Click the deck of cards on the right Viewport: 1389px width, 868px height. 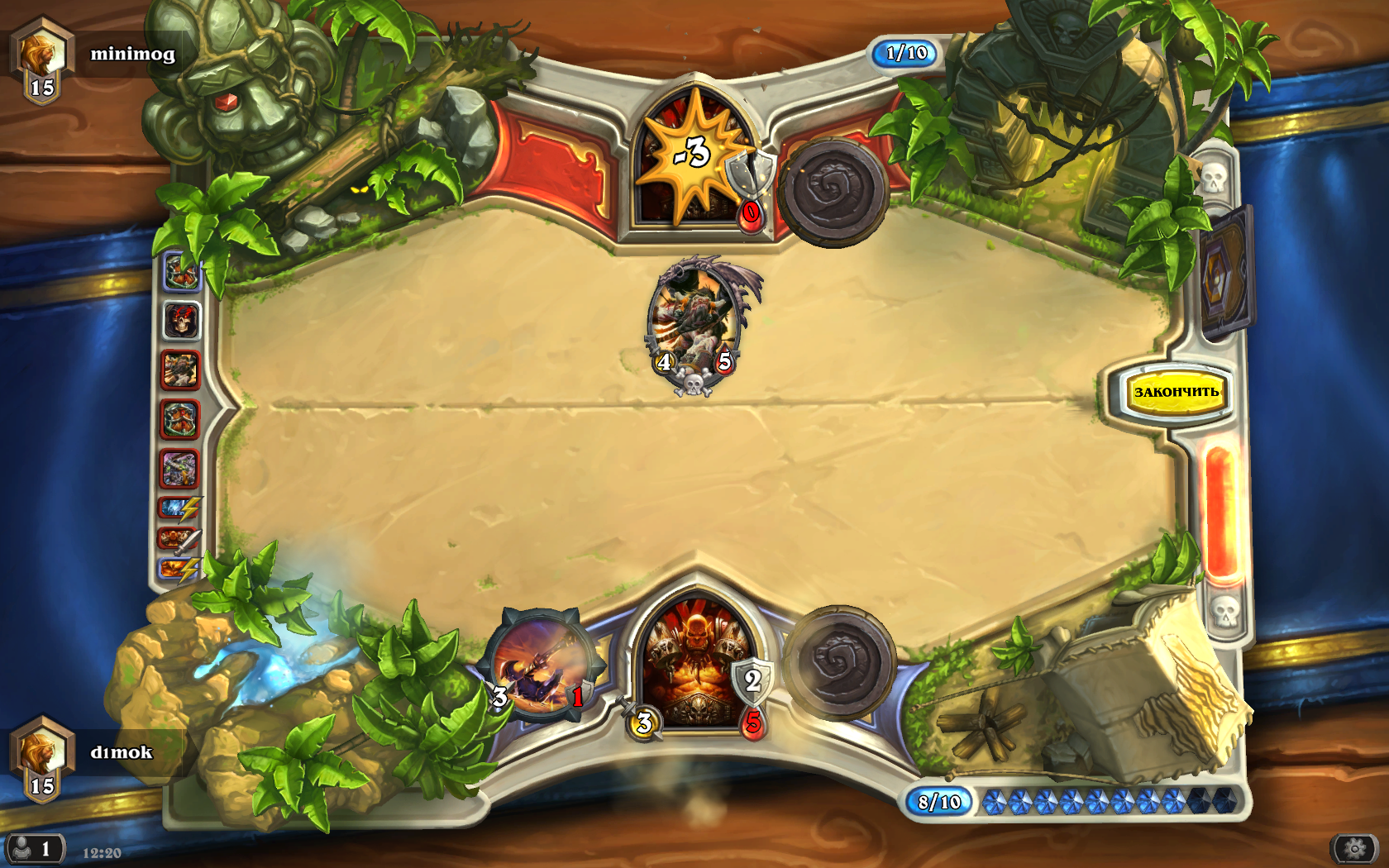[1224, 273]
